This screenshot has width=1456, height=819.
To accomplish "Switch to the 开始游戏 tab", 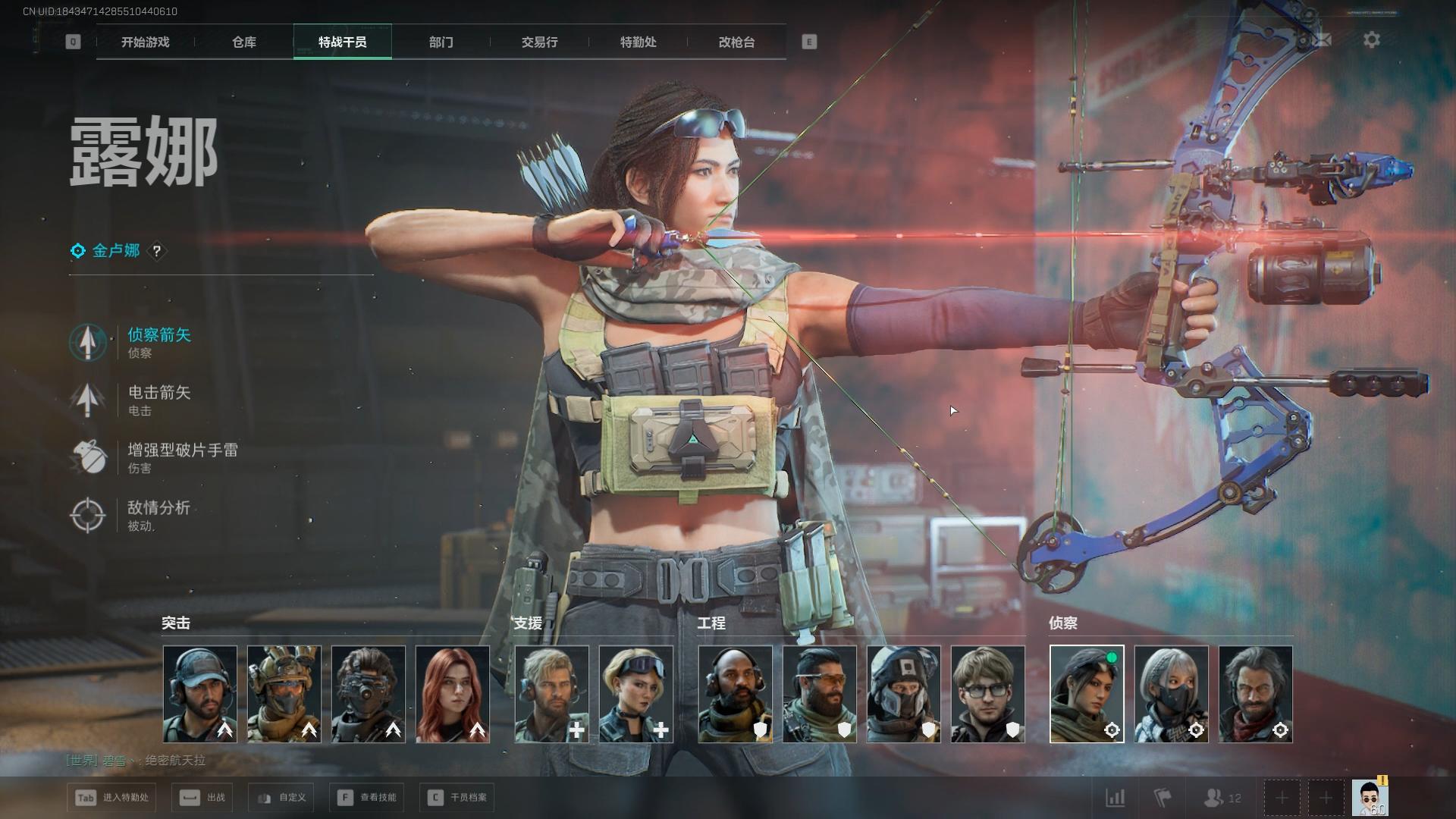I will (145, 42).
